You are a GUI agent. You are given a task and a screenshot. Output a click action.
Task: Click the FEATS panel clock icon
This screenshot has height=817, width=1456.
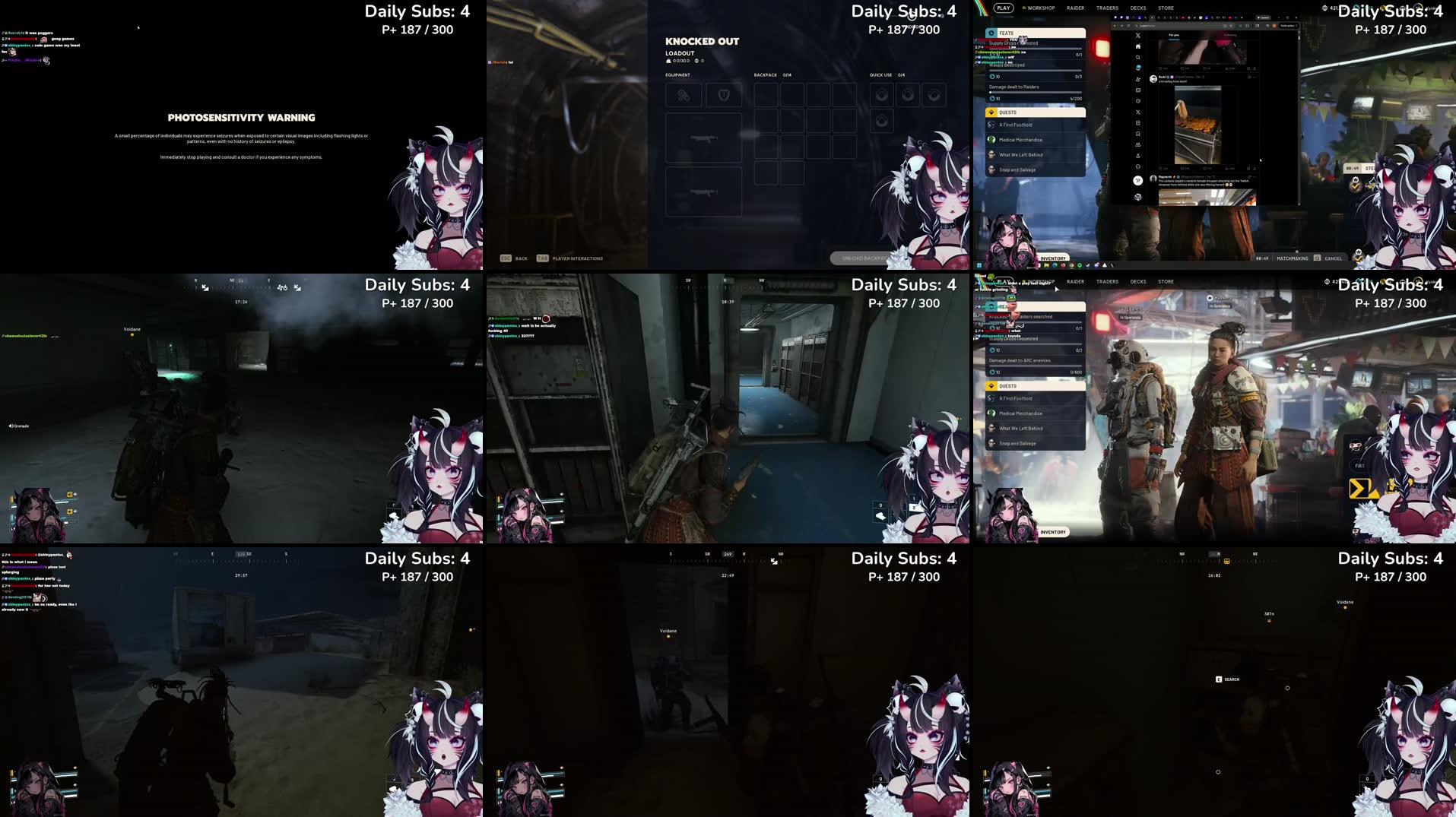point(992,33)
